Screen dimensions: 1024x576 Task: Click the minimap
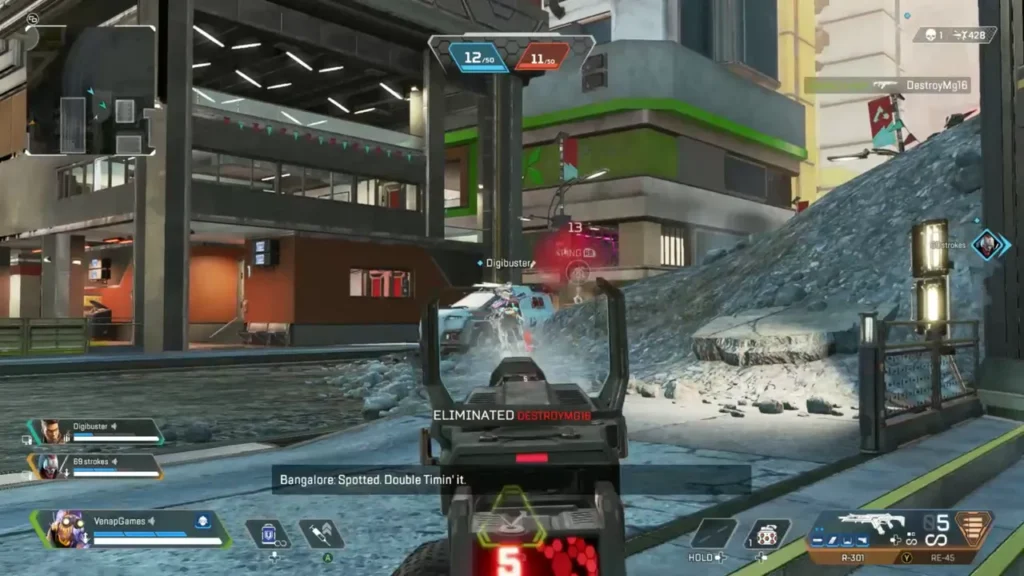[91, 90]
